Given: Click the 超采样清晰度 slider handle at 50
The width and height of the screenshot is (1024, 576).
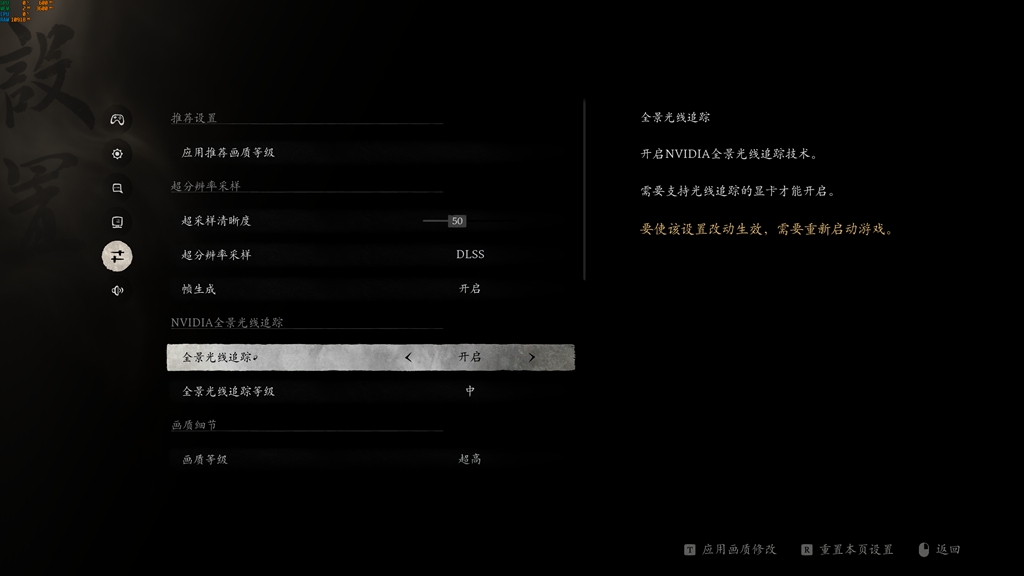Looking at the screenshot, I should click(x=457, y=221).
